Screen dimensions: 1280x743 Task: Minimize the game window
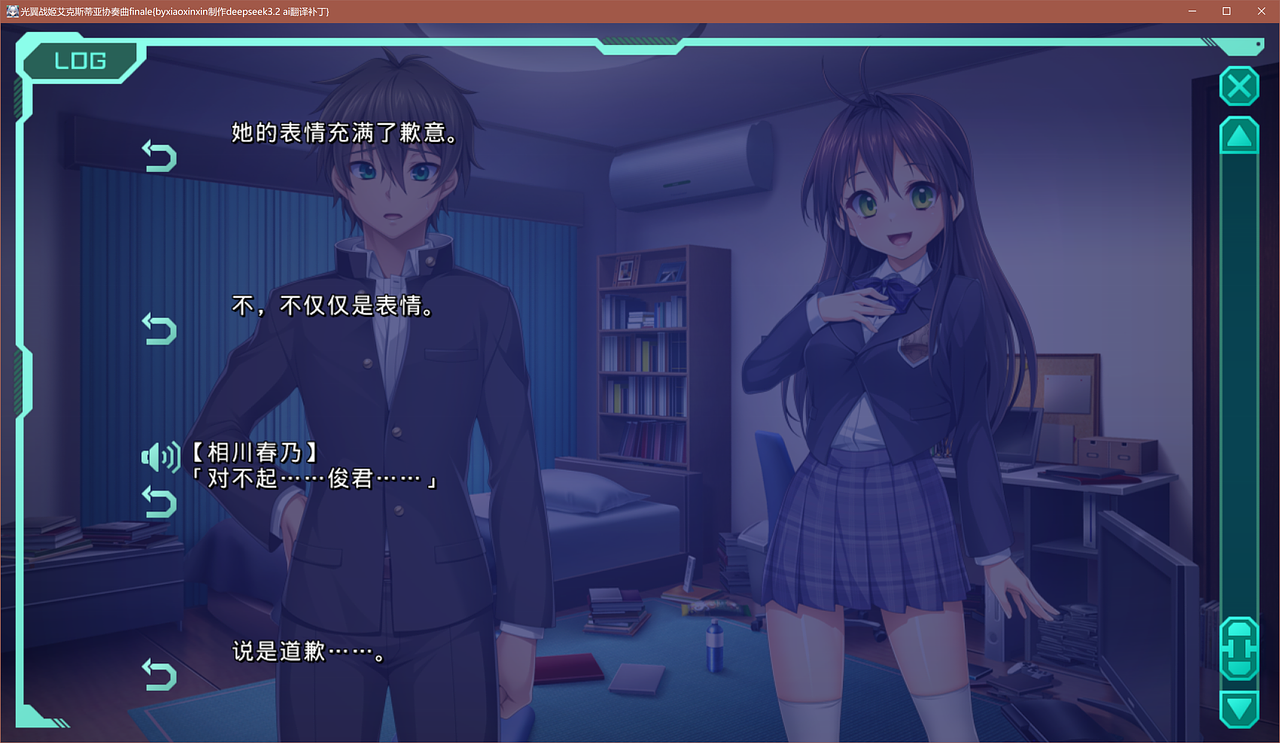1193,11
